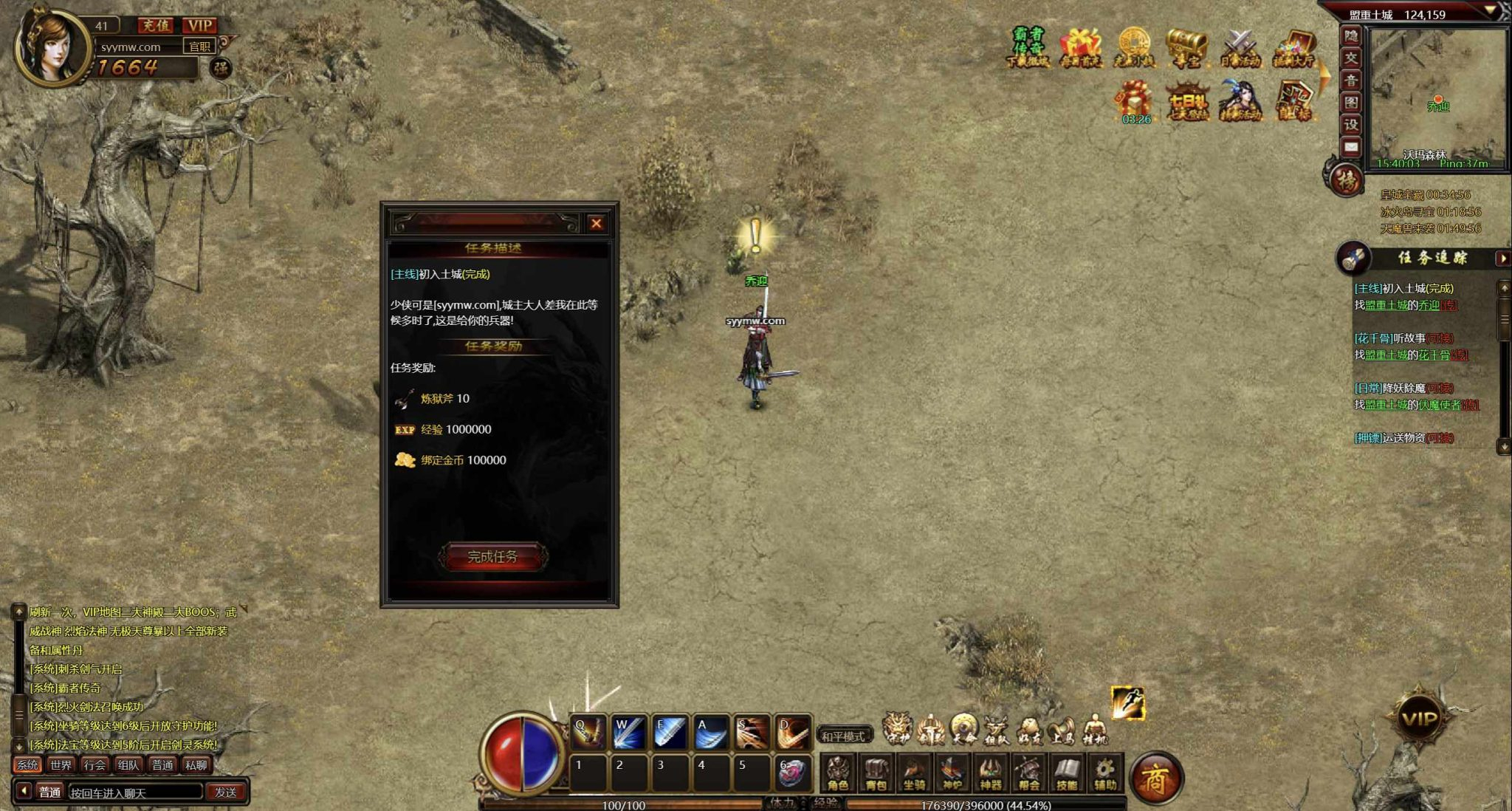Click the chat message input box
The image size is (1512, 811).
(134, 792)
